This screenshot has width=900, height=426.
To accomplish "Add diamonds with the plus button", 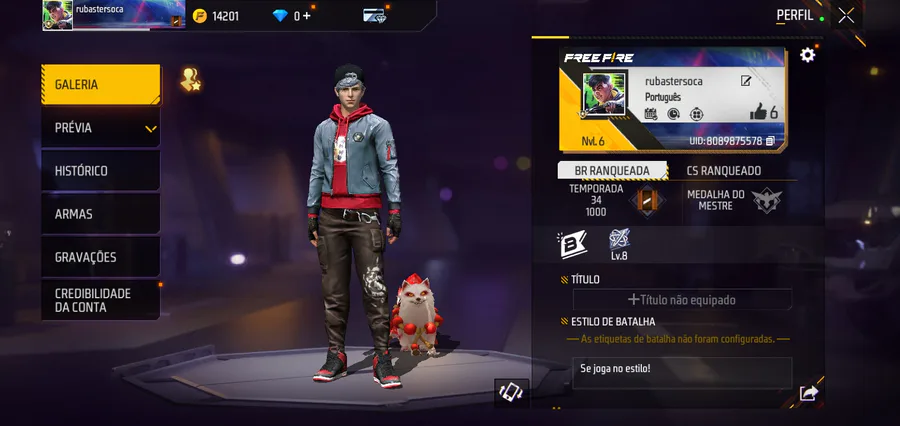I will coord(307,16).
